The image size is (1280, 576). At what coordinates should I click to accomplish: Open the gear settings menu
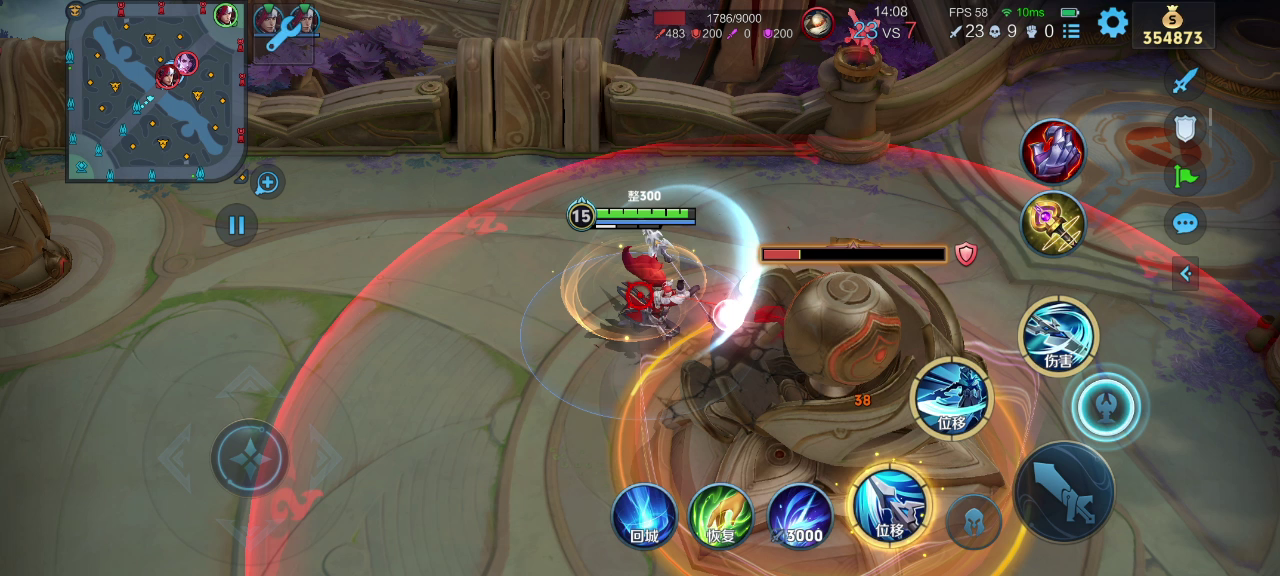1112,22
